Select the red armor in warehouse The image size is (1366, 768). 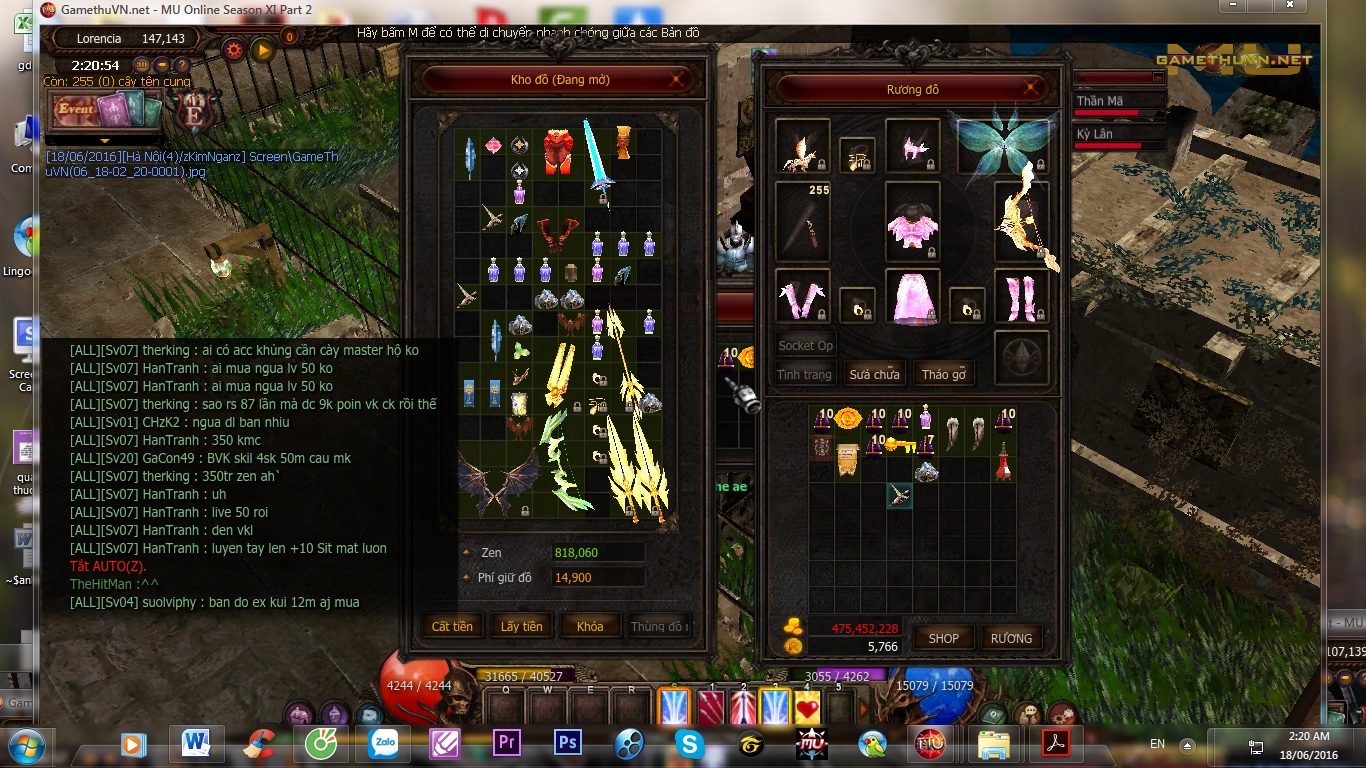(558, 151)
